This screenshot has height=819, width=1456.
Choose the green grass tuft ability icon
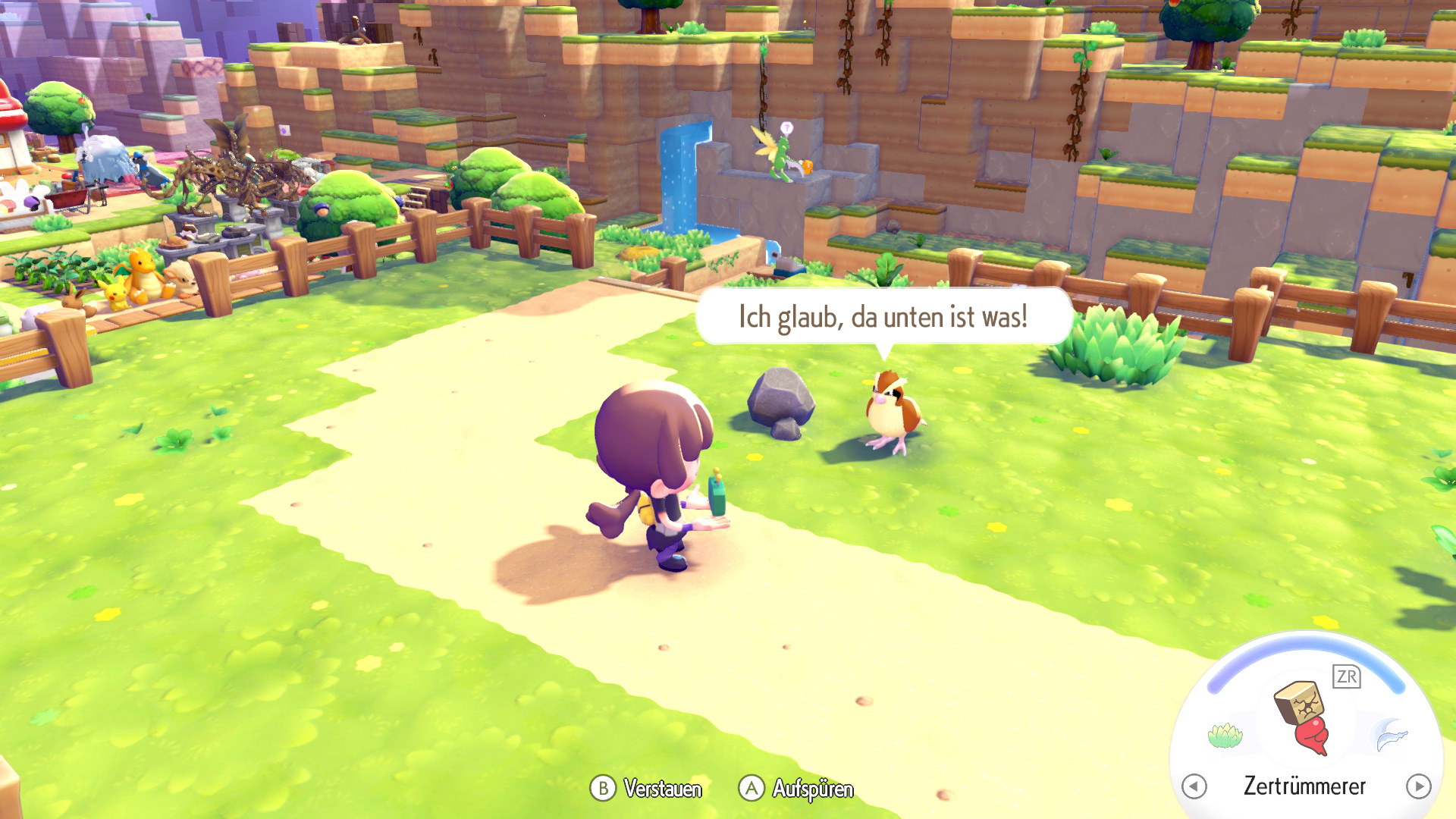(x=1225, y=735)
